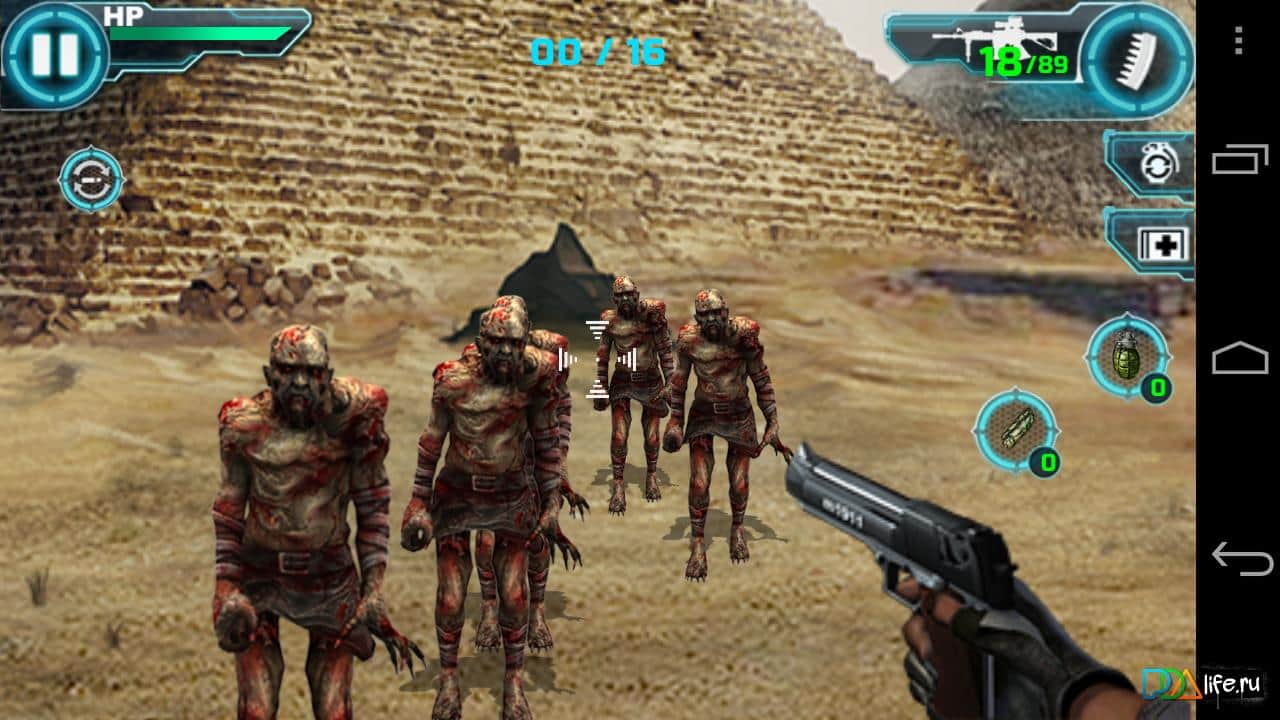Go to the Android home screen
Screen dimensions: 1280x720
click(1239, 358)
